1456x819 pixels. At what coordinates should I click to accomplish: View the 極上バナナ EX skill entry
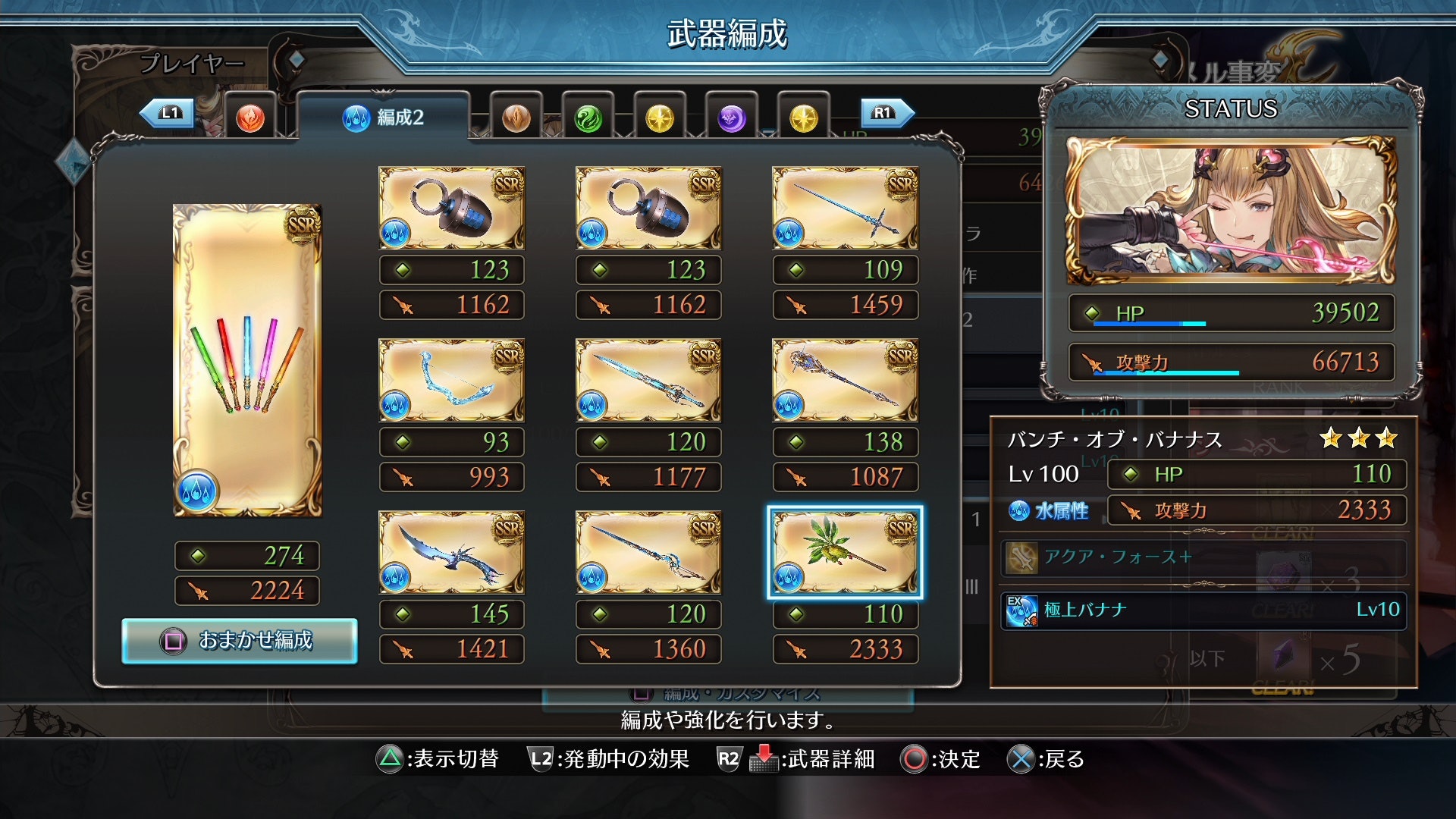coord(1203,610)
